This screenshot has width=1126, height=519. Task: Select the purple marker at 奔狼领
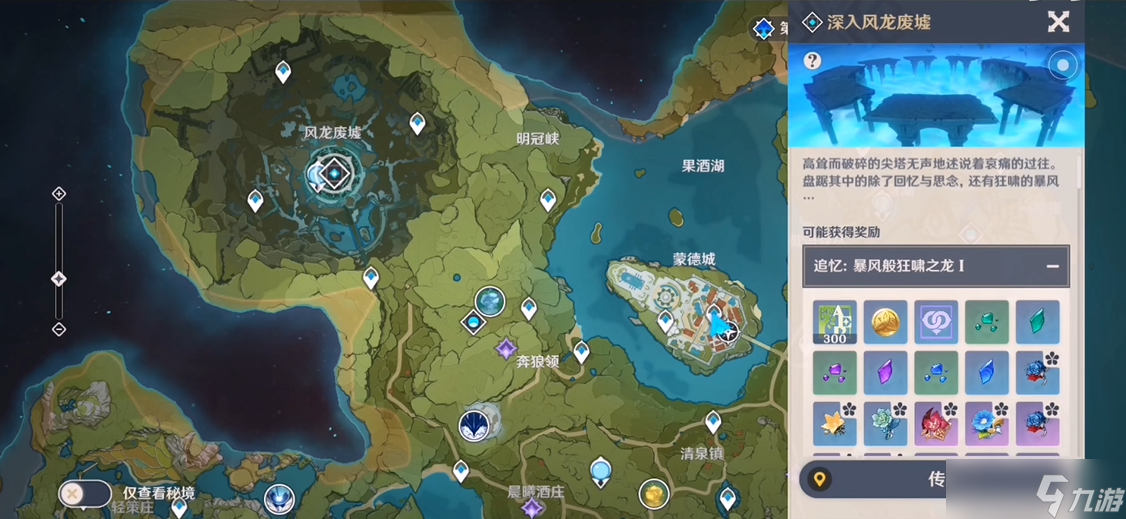pyautogui.click(x=506, y=348)
